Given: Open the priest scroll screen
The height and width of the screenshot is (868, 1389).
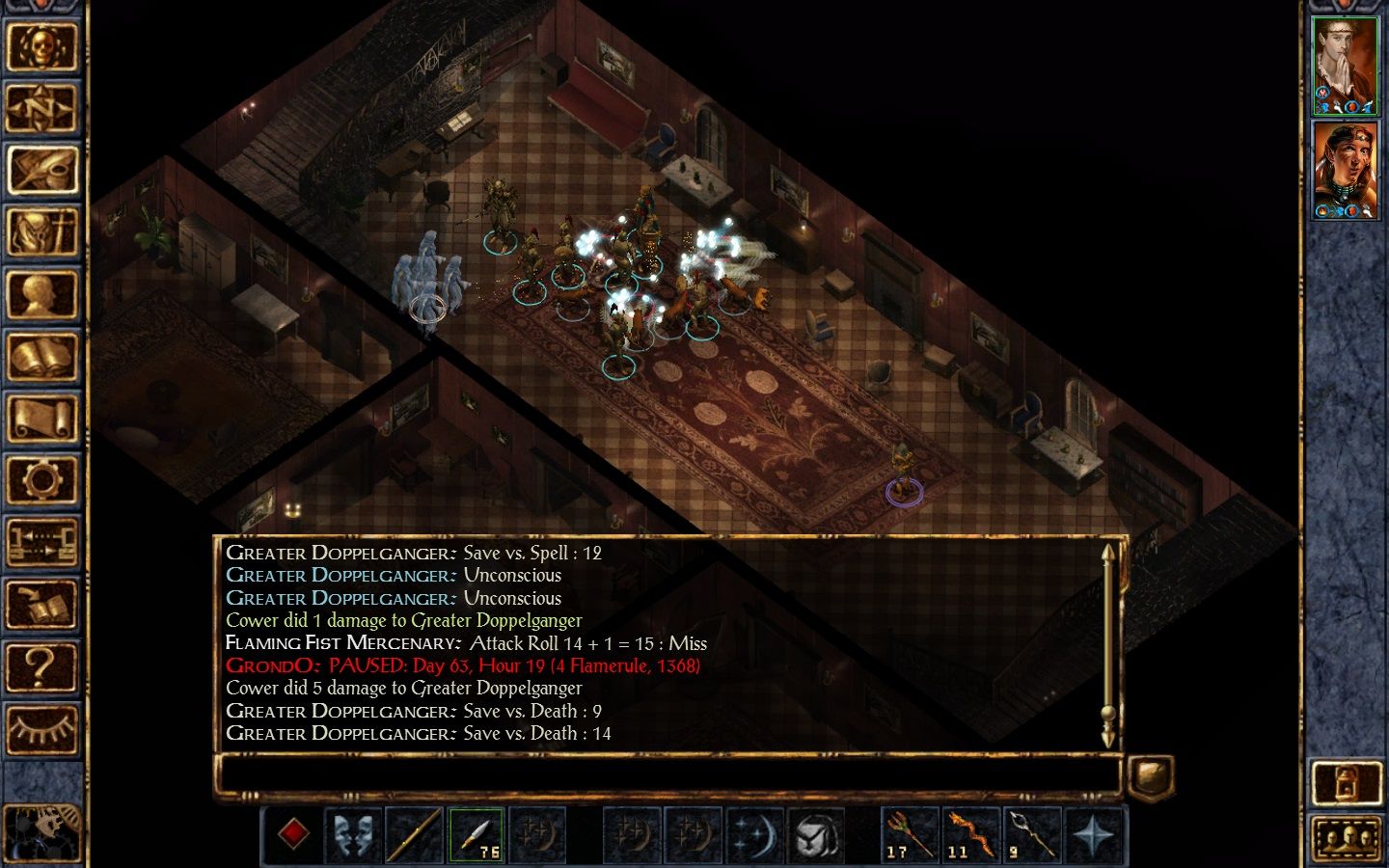Looking at the screenshot, I should coord(41,419).
